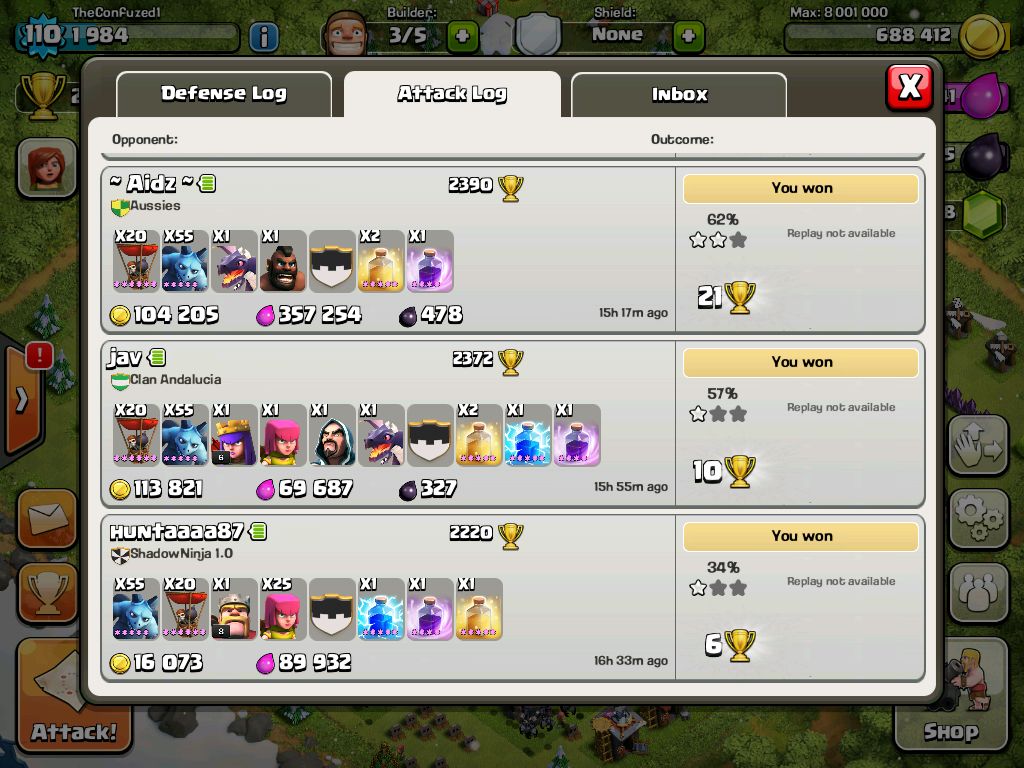Open the mail envelope button
The height and width of the screenshot is (768, 1024).
(46, 518)
